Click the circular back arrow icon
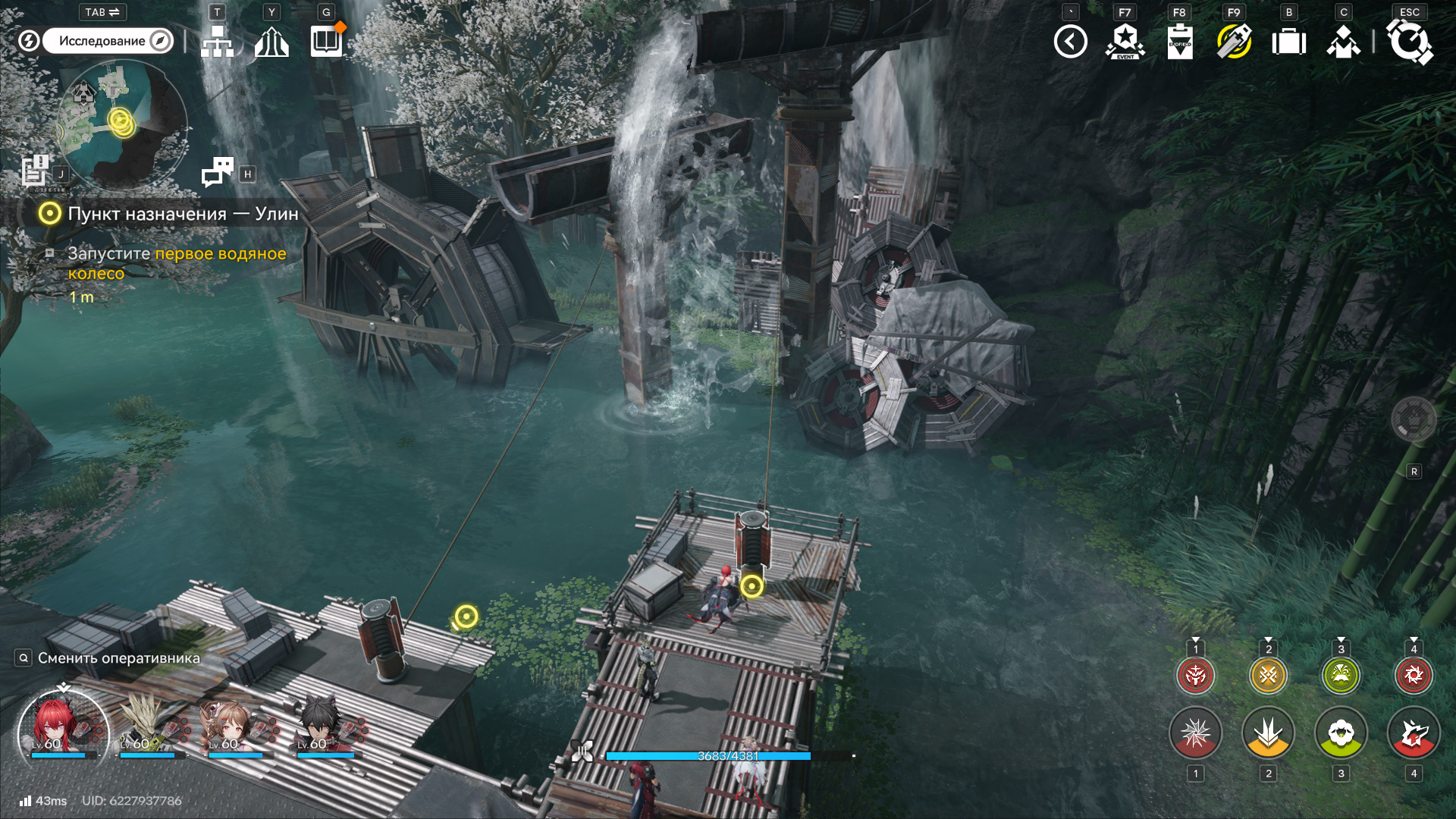The image size is (1456, 819). coord(1070,42)
